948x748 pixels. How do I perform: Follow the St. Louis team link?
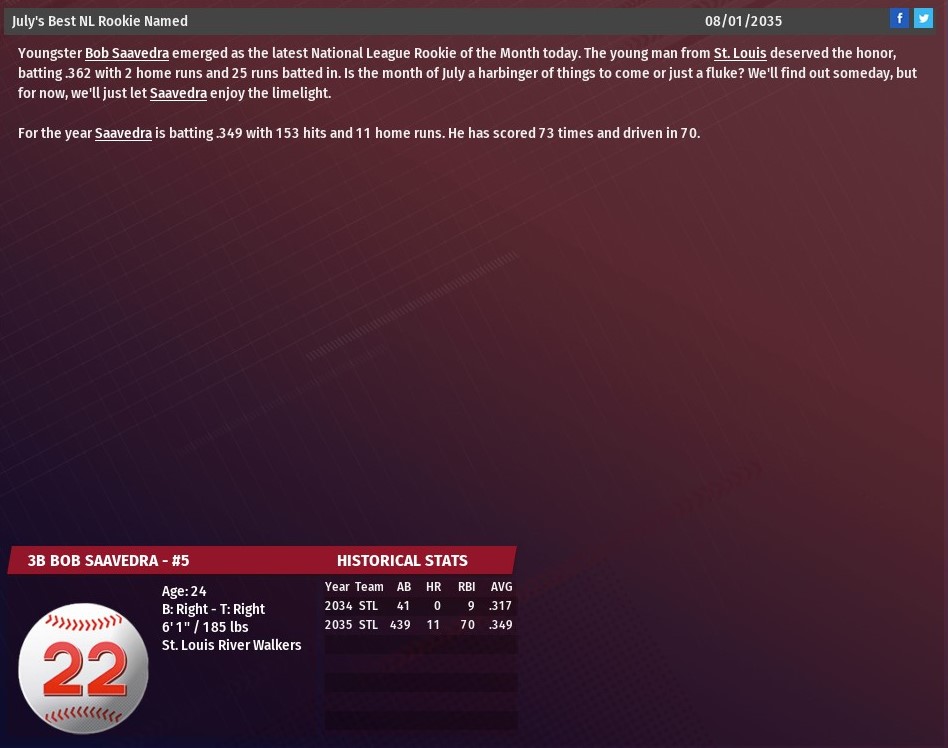740,53
